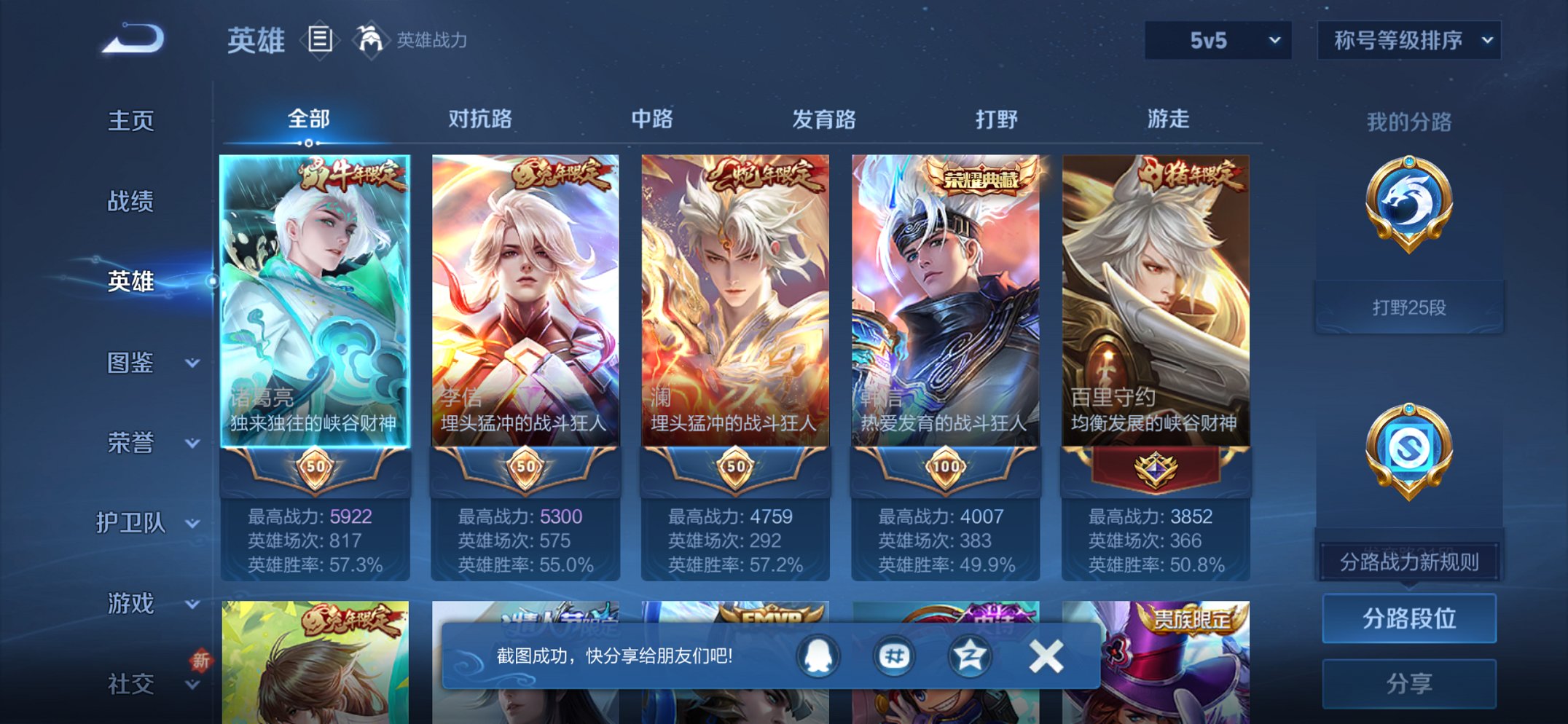The image size is (1568, 724).
Task: Switch to the 打野 tab
Action: tap(995, 119)
